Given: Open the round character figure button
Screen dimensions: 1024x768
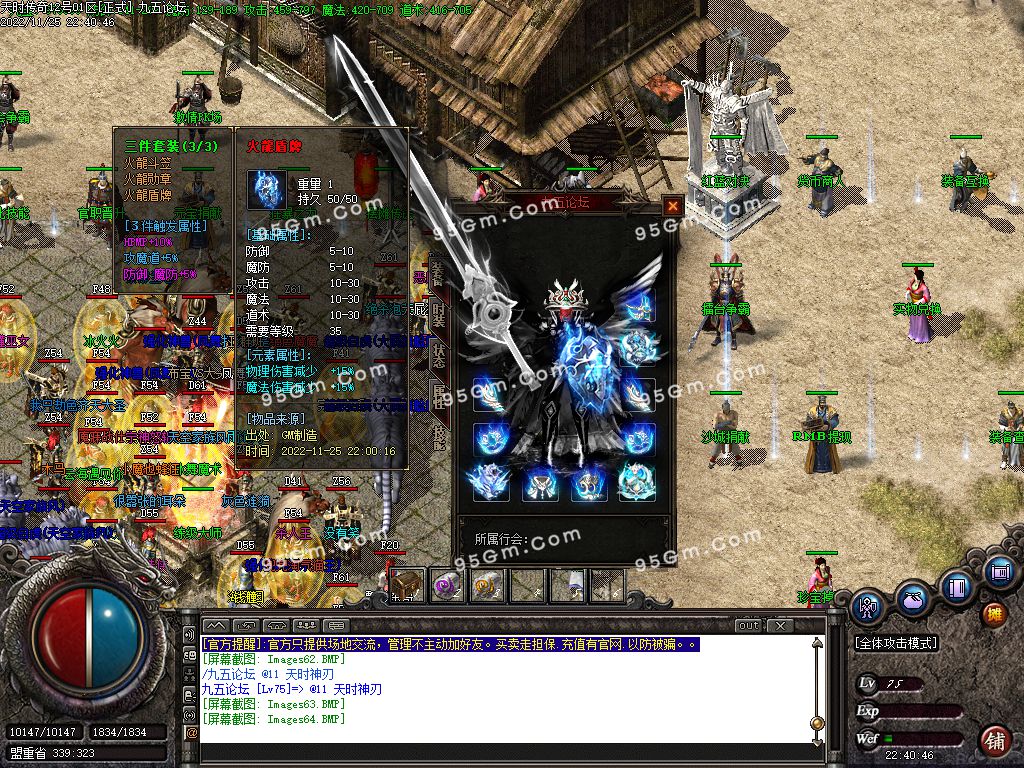Looking at the screenshot, I should (866, 606).
